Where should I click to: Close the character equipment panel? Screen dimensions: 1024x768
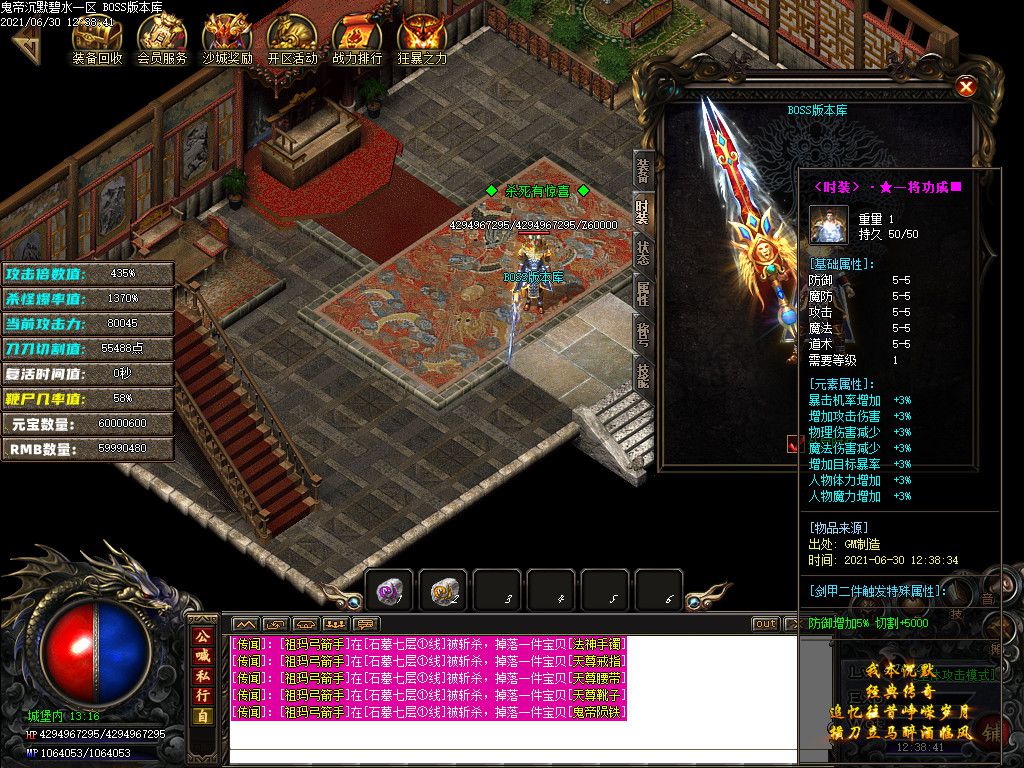coord(966,87)
